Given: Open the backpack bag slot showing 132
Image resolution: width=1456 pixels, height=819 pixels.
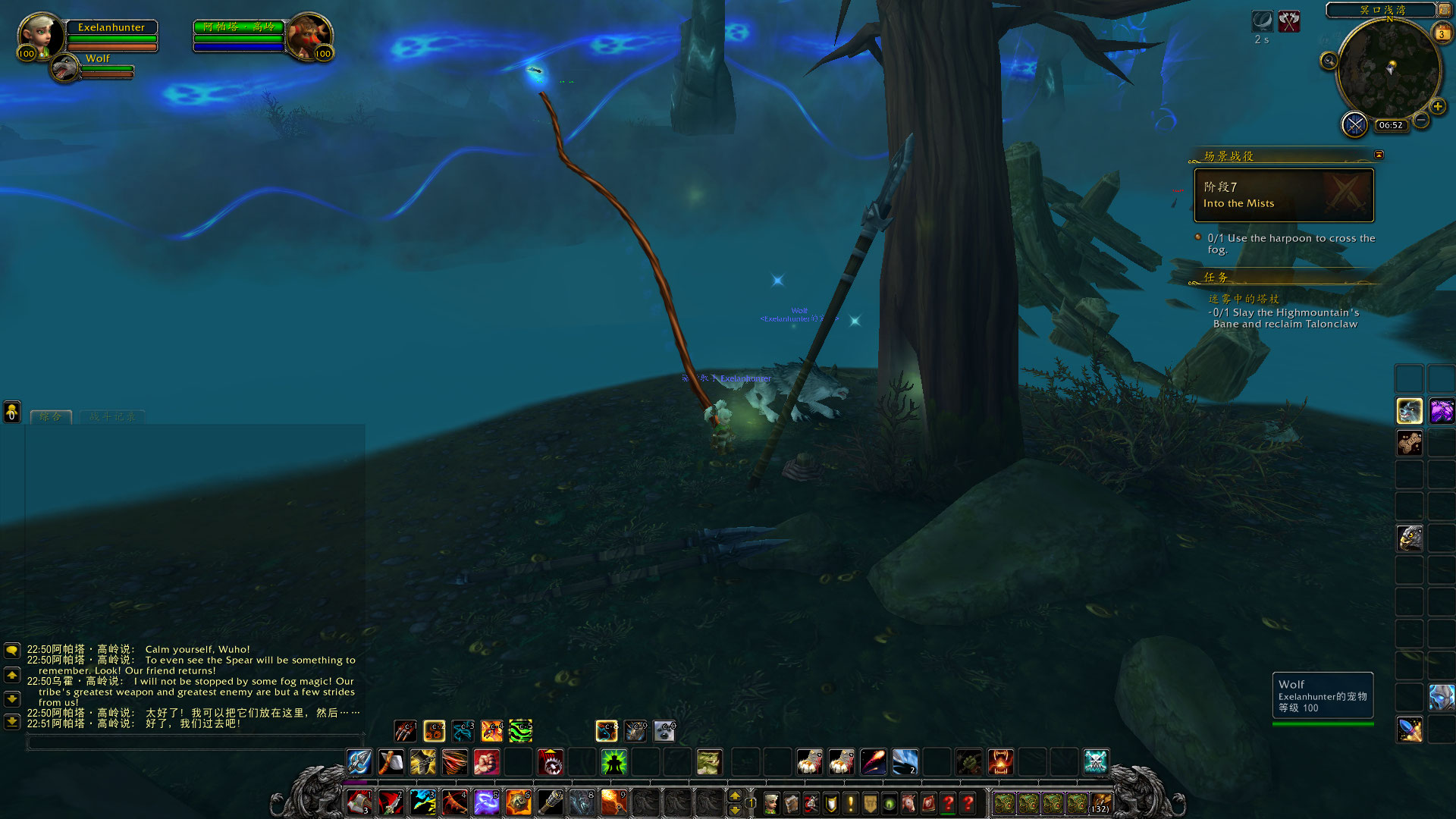Looking at the screenshot, I should tap(1100, 802).
